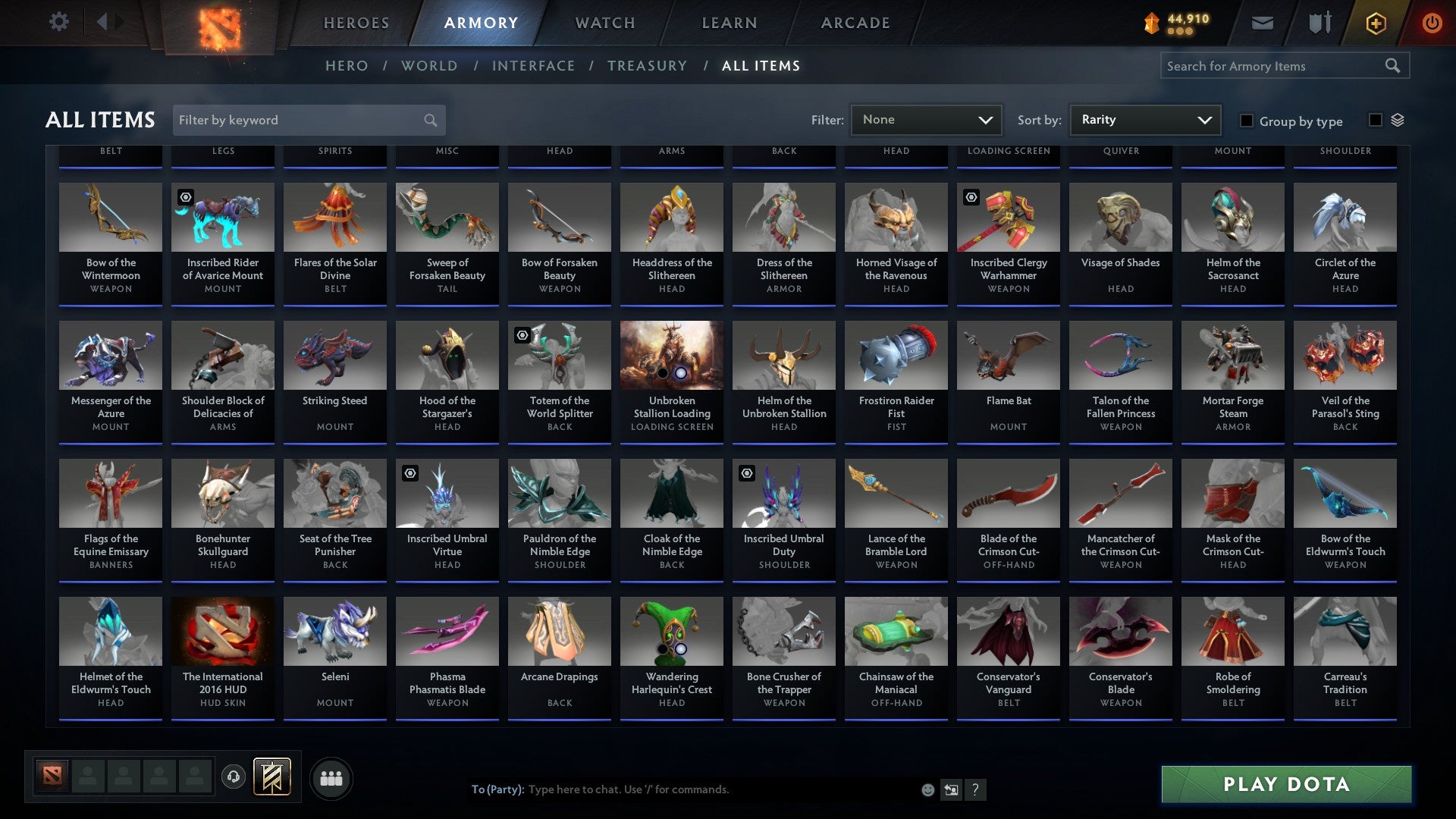
Task: Click the power button to quit
Action: click(x=1432, y=23)
